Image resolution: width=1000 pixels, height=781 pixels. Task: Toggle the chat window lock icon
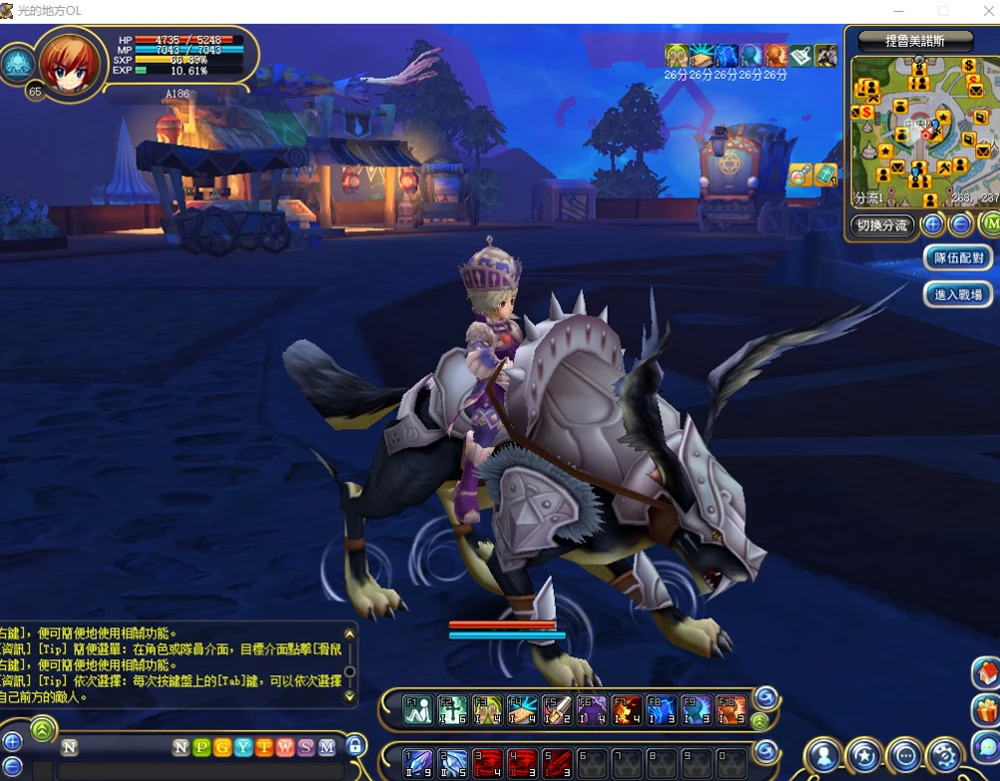tap(355, 745)
